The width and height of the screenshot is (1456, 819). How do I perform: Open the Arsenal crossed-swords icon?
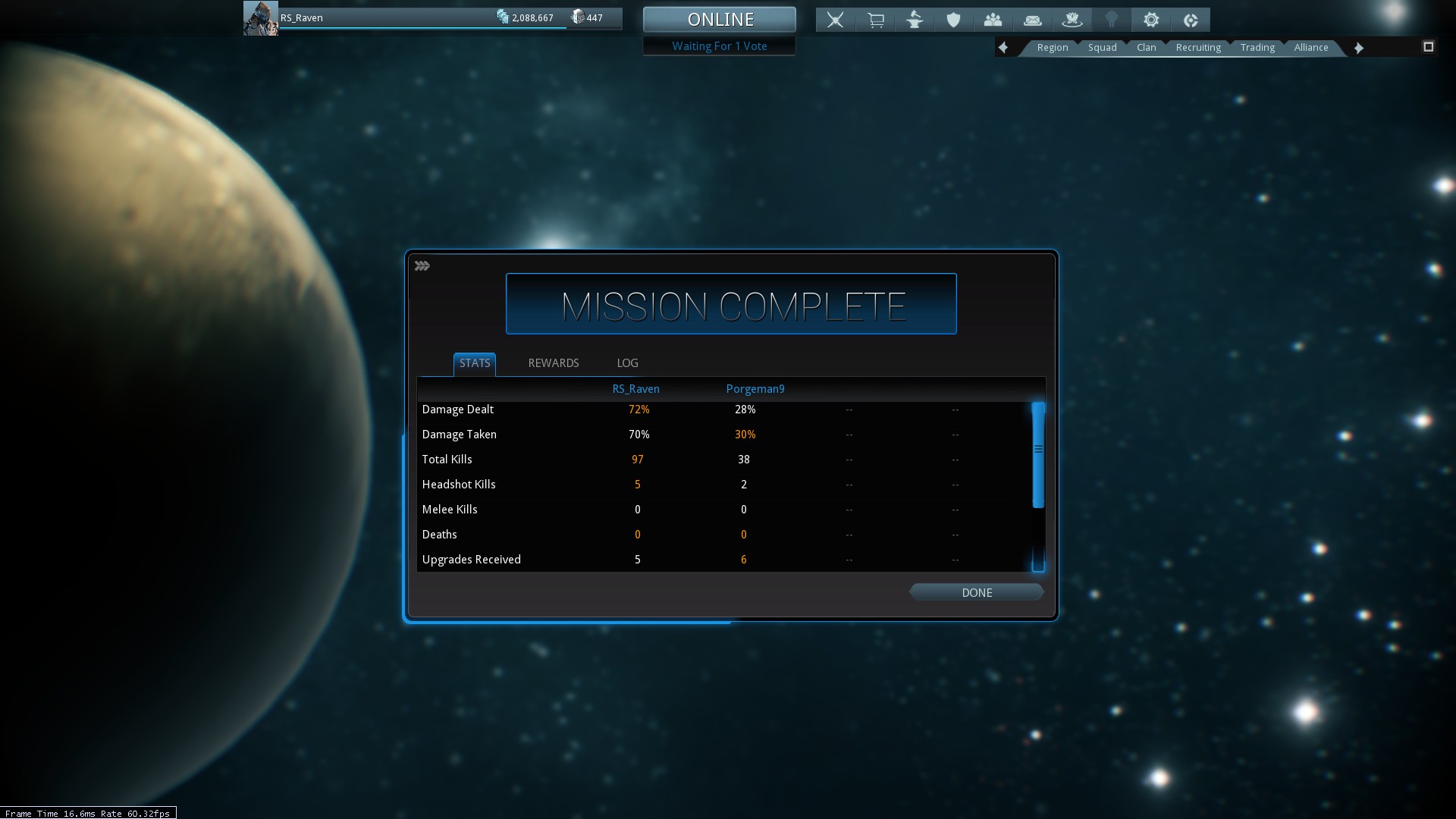click(x=835, y=20)
